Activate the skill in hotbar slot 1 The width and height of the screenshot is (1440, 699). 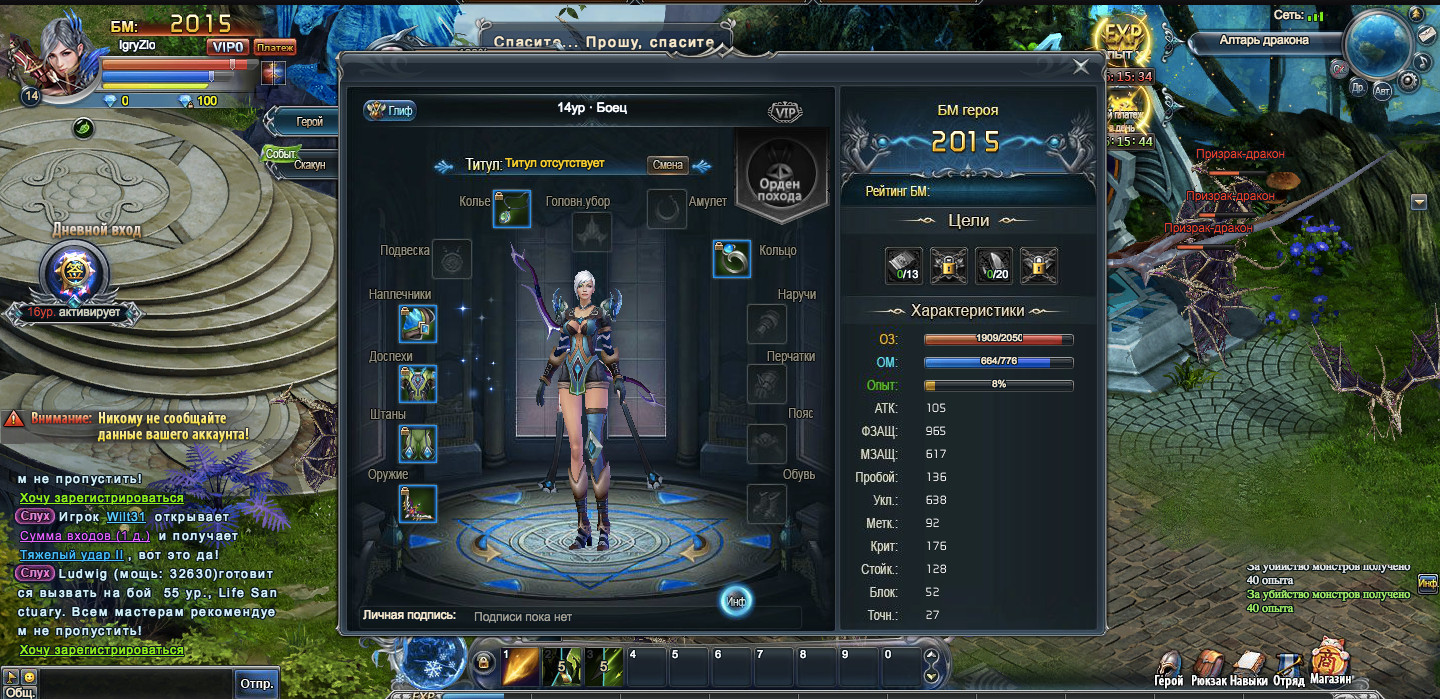coord(518,667)
